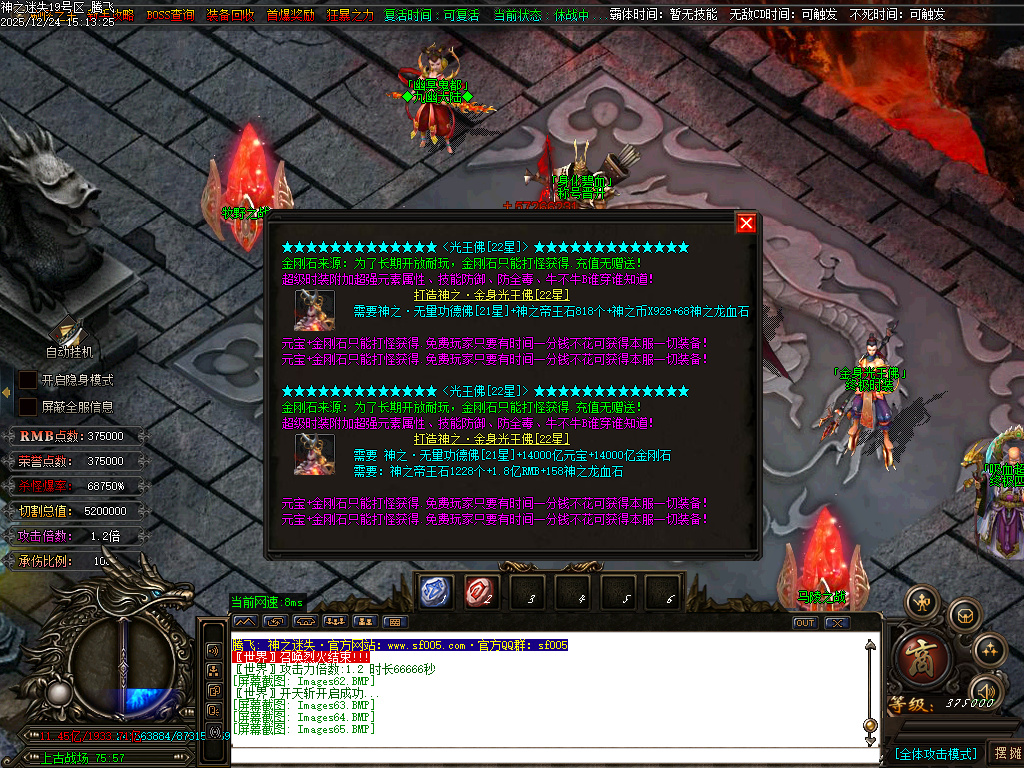
Task: Open 装备回收 equipment recycling
Action: coord(230,15)
